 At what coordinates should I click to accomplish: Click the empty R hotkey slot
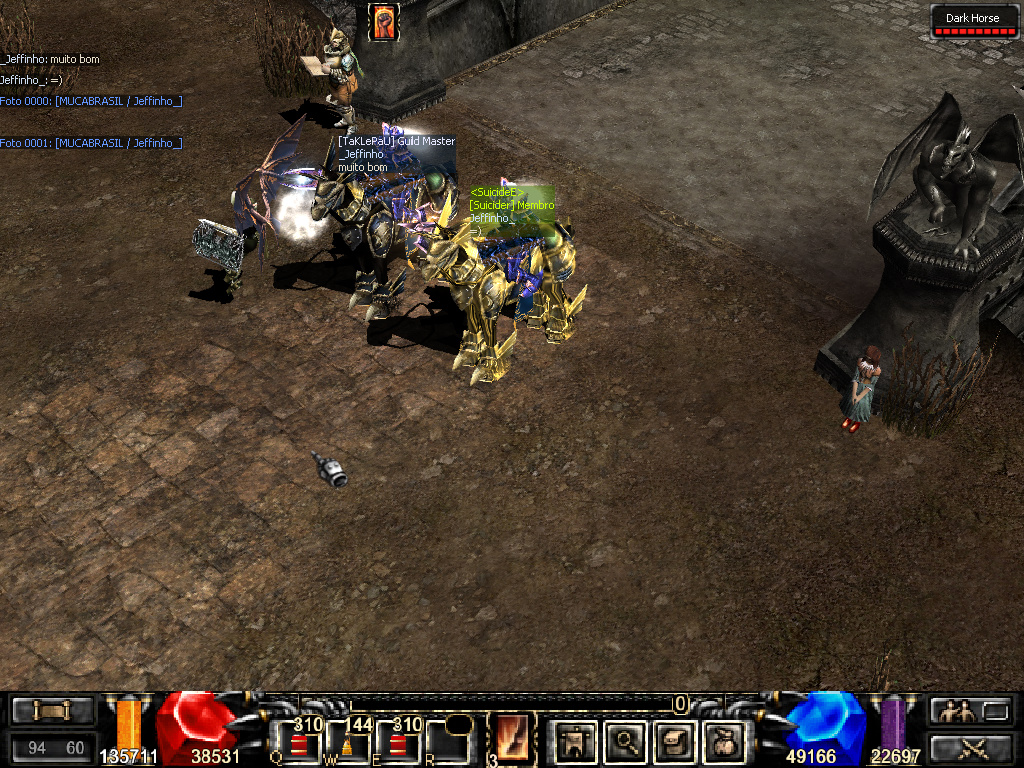pos(449,743)
